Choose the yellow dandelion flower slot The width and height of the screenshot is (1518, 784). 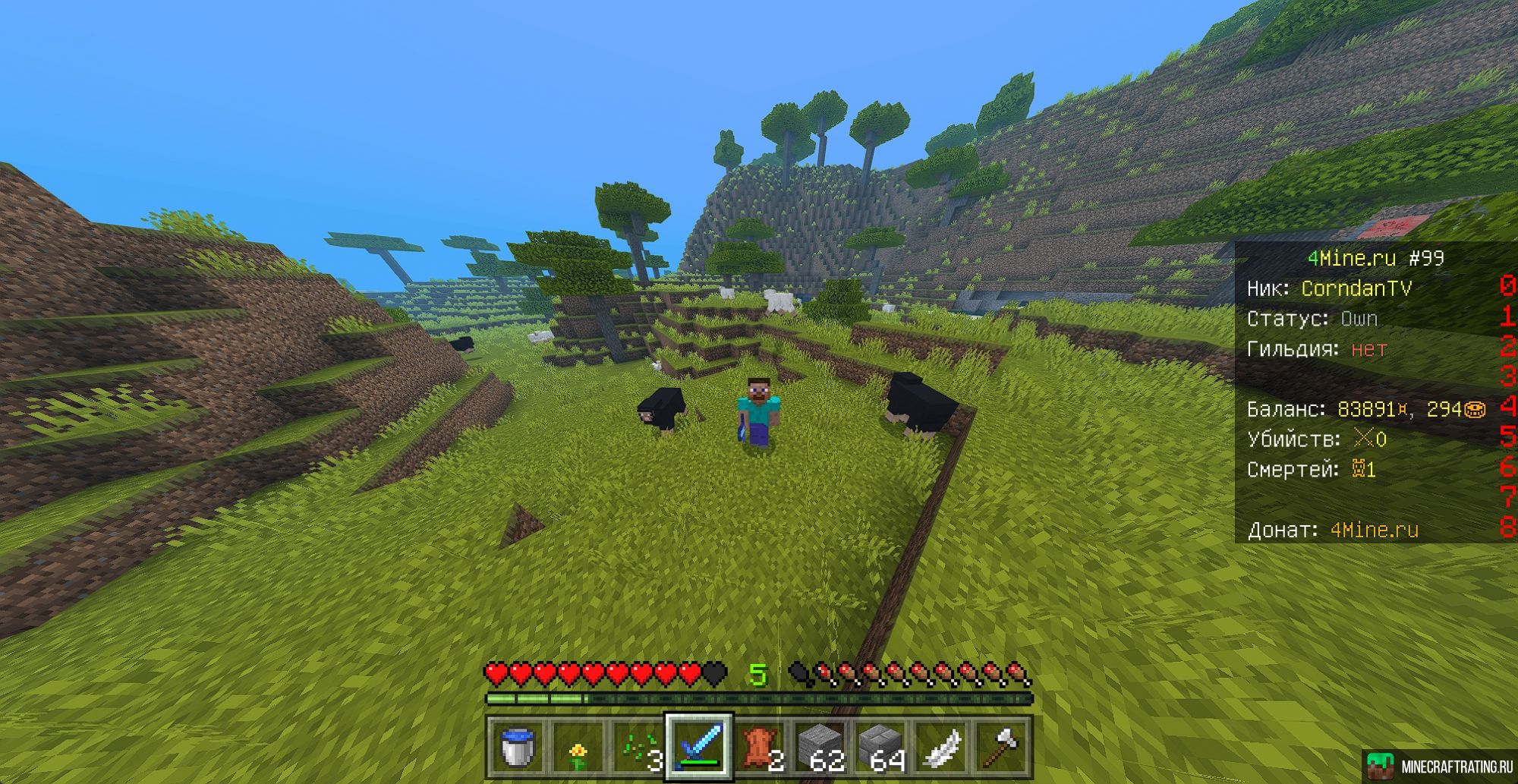578,747
